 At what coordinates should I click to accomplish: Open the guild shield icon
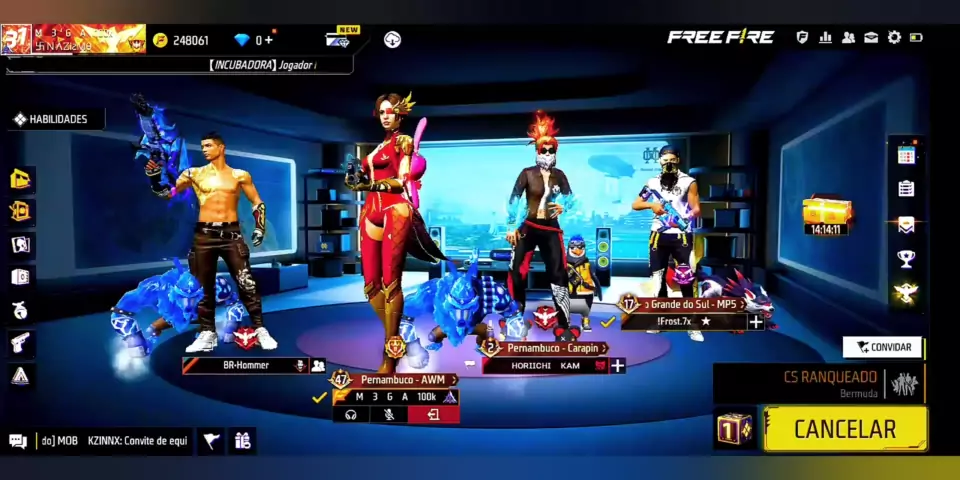point(802,38)
